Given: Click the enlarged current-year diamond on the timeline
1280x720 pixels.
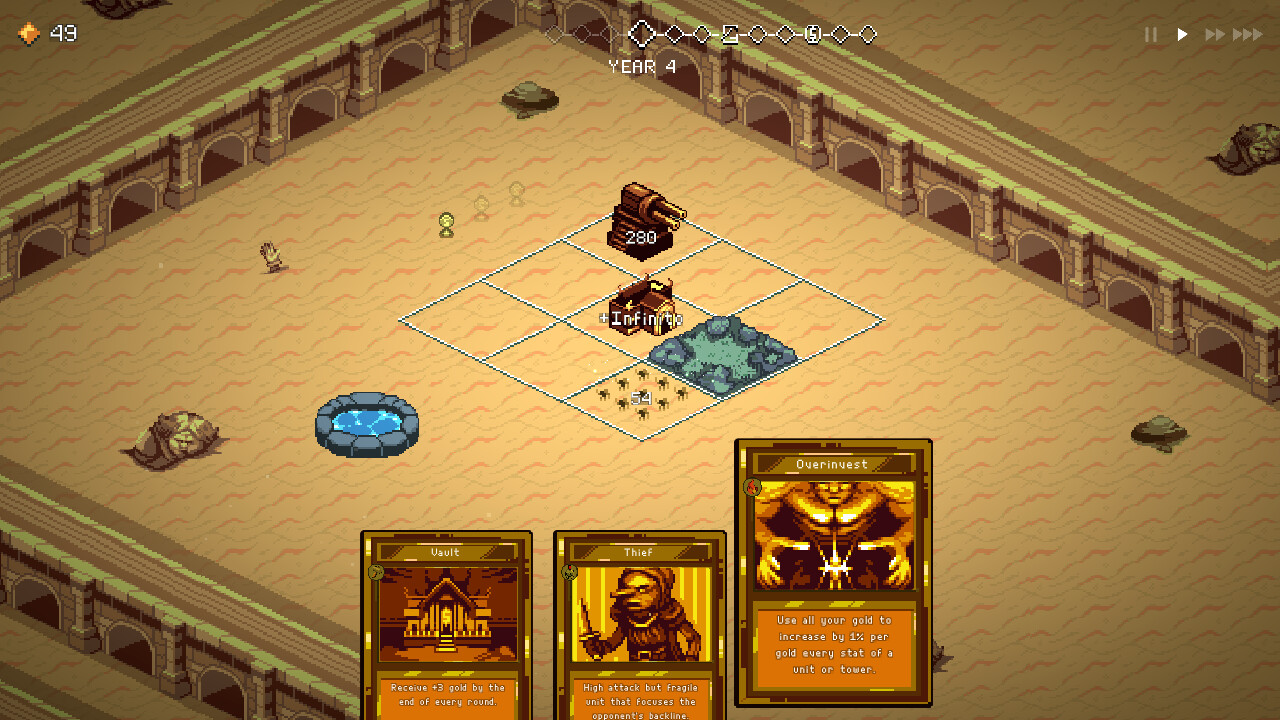Looking at the screenshot, I should tap(642, 33).
